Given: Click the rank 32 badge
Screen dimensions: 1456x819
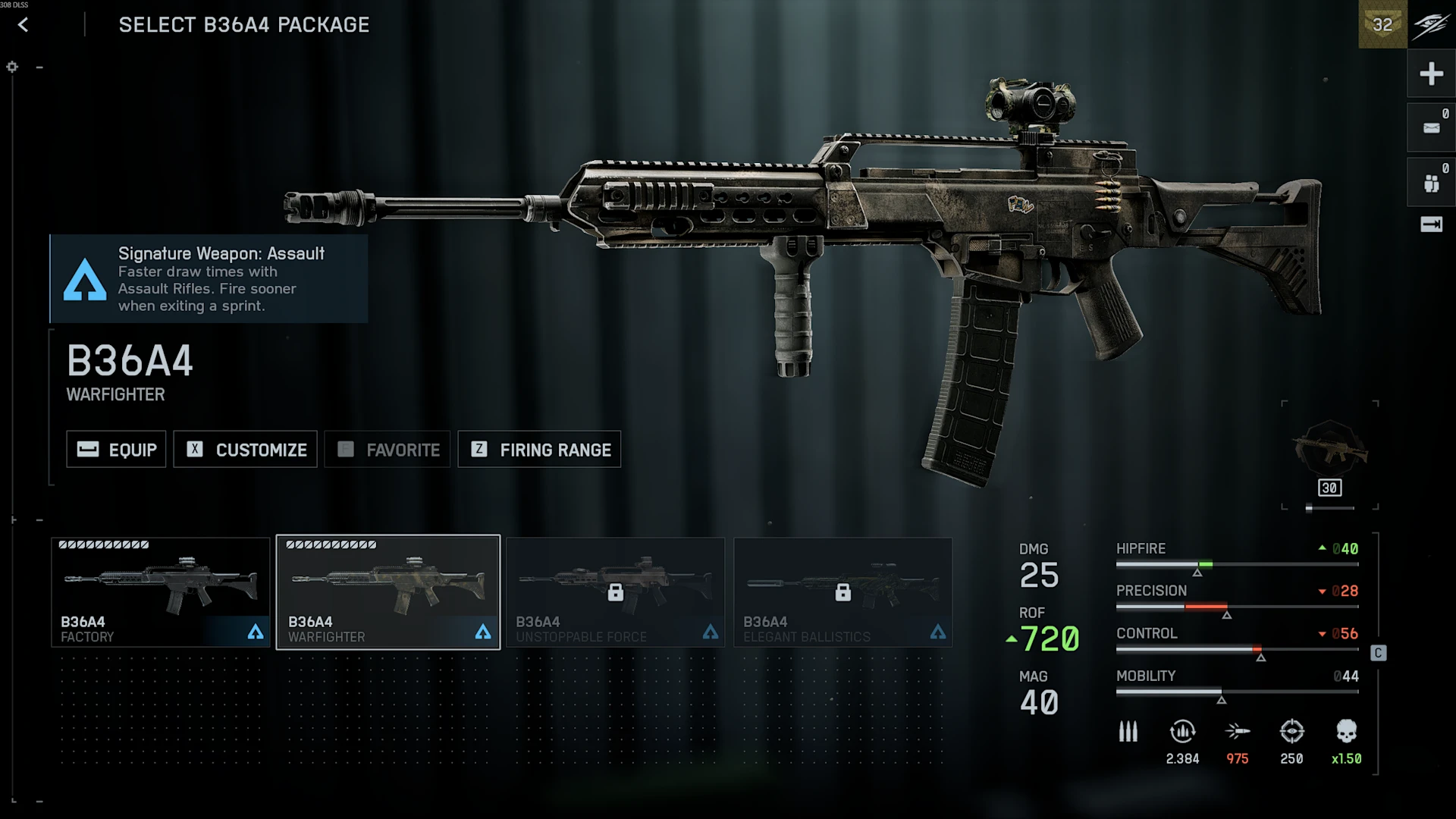Looking at the screenshot, I should pos(1382,24).
